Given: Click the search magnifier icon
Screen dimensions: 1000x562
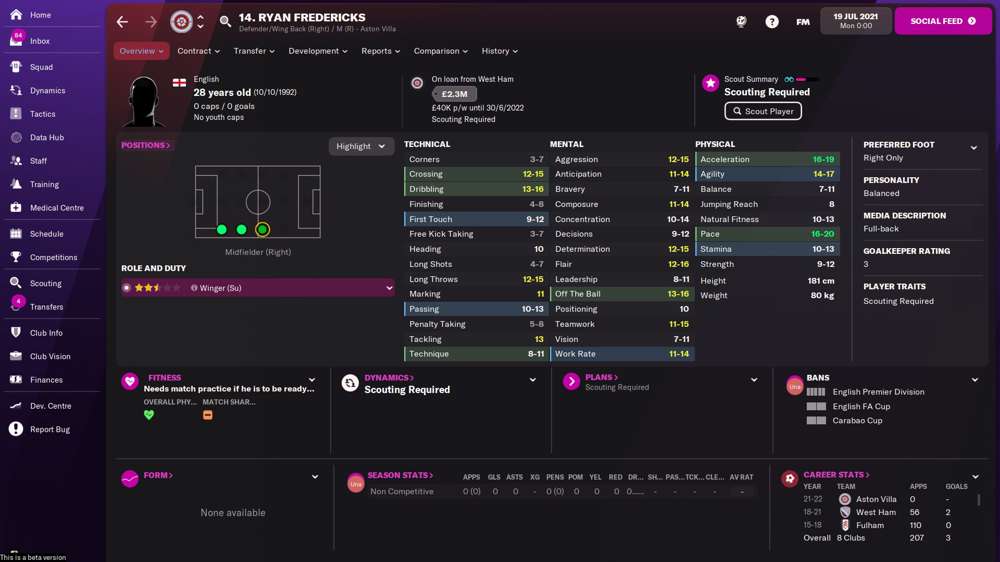Looking at the screenshot, I should 225,21.
